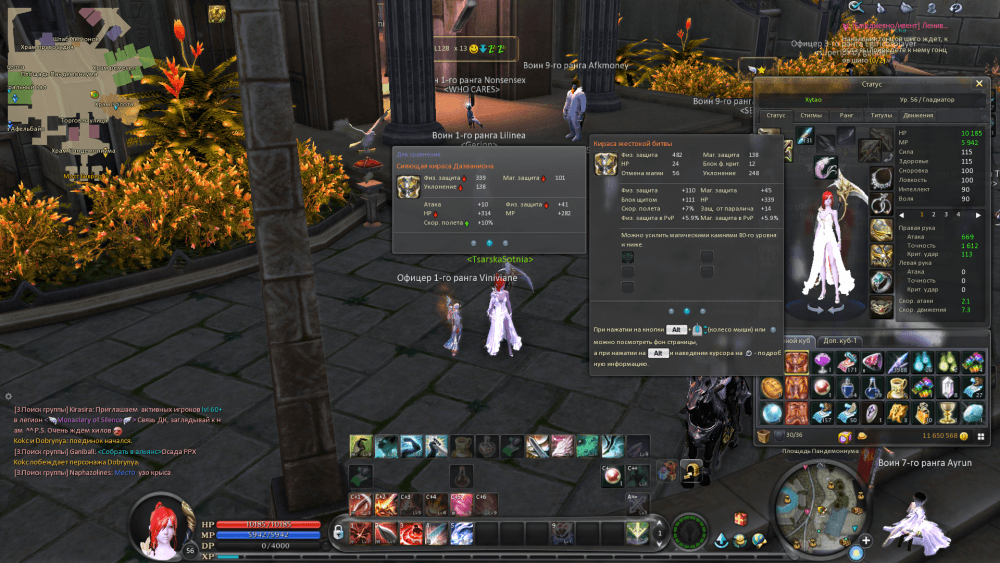Viewport: 1000px width, 563px height.
Task: Close the Status window
Action: tap(979, 84)
